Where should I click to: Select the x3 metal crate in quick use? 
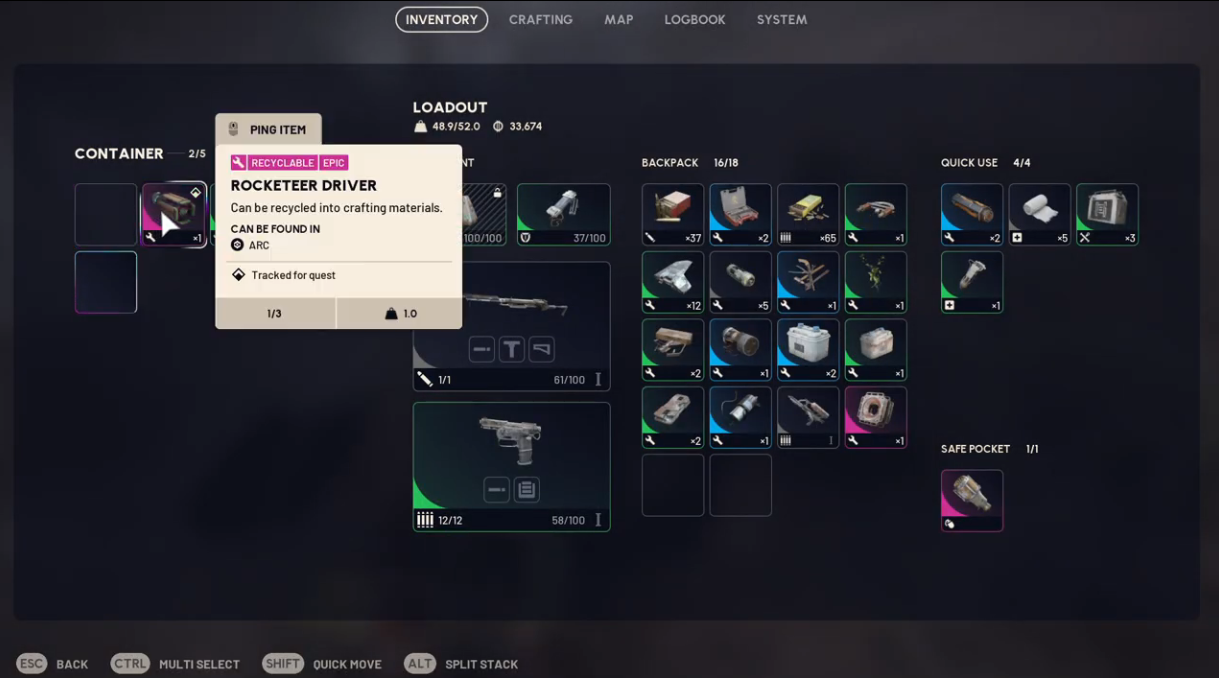pos(1107,214)
